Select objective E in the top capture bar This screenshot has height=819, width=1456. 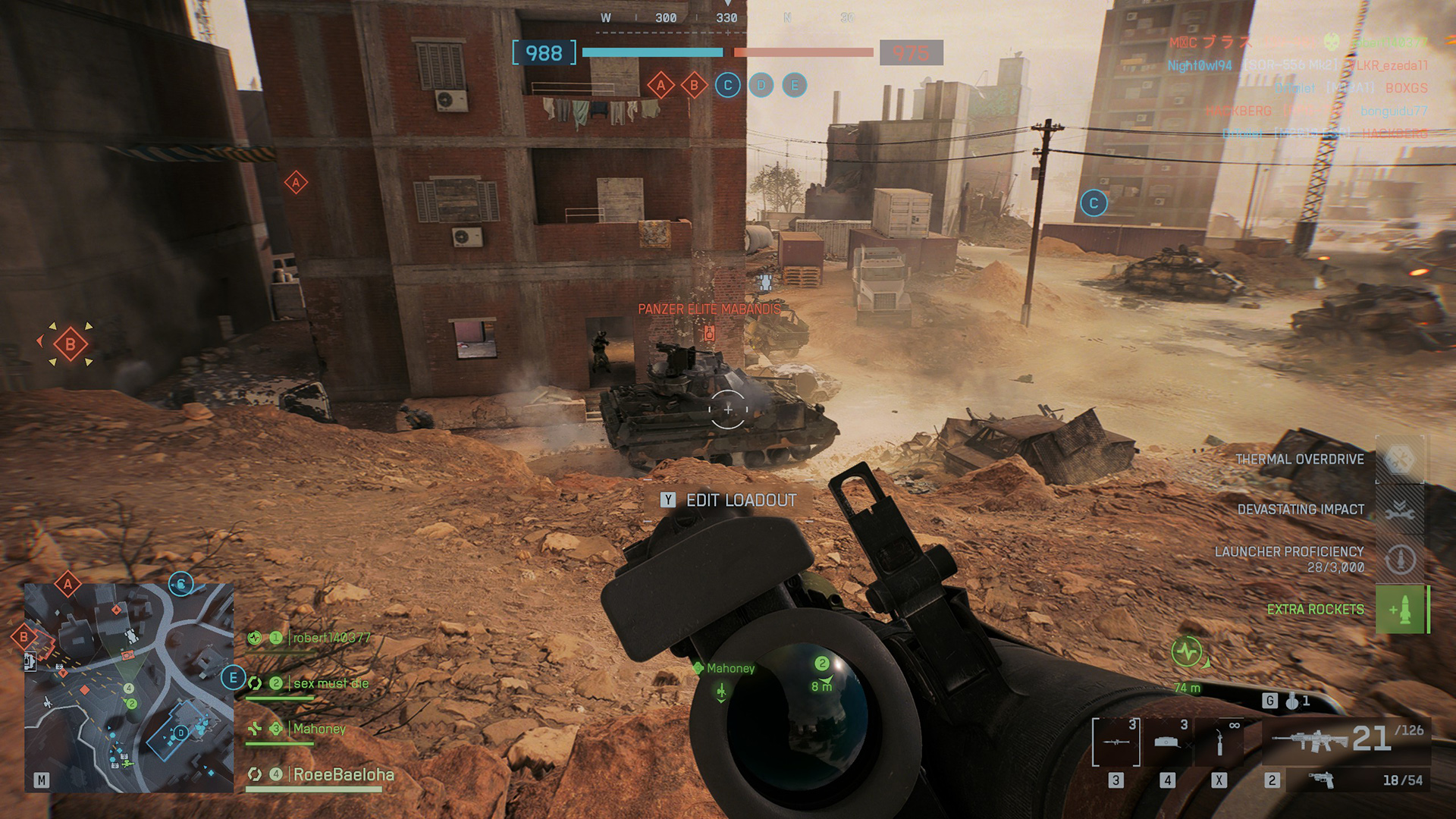(795, 85)
